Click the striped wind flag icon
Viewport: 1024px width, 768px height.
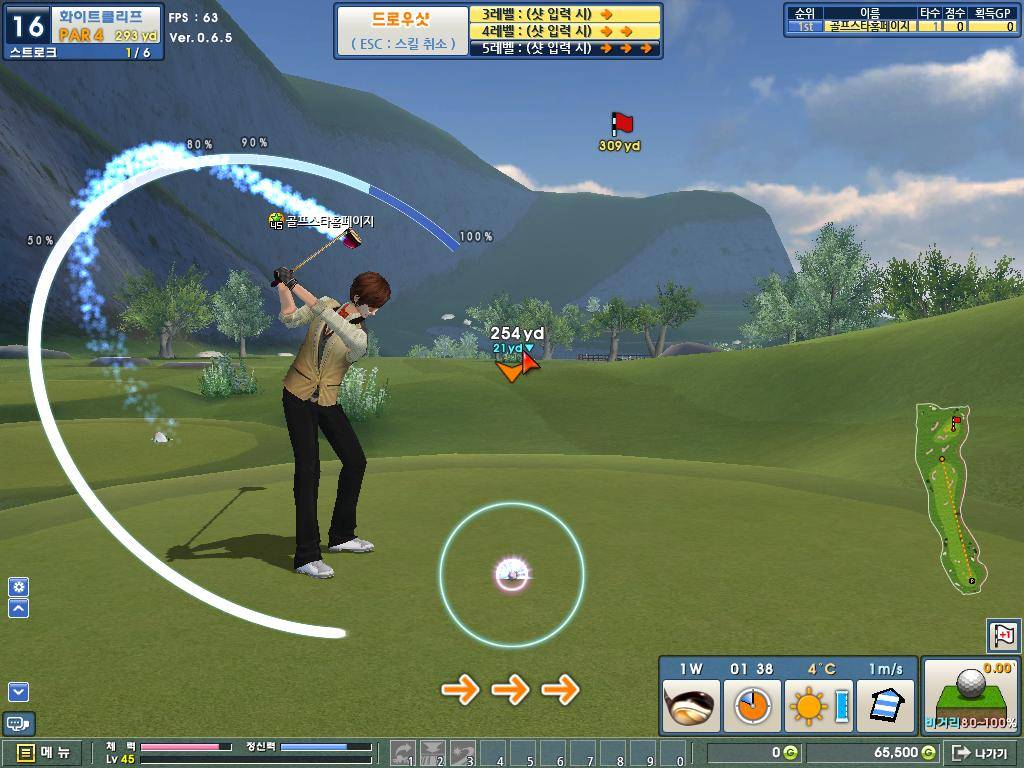pos(885,706)
